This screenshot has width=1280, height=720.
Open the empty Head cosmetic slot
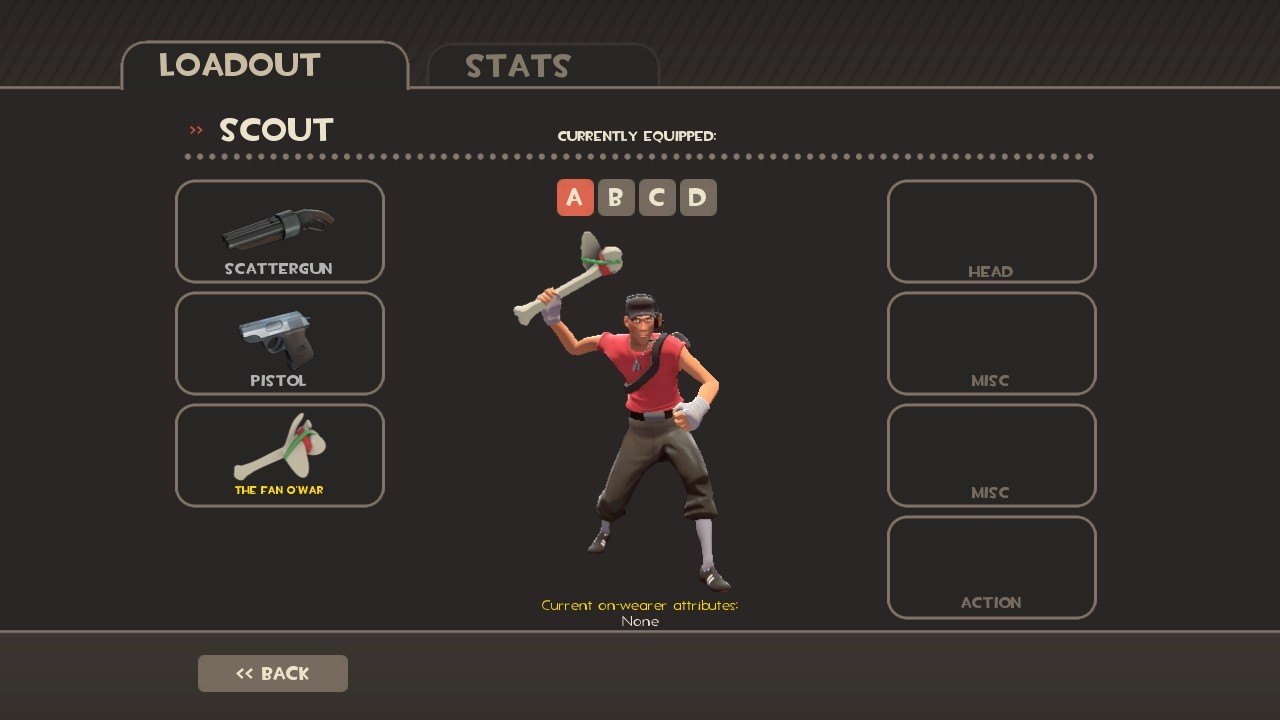point(991,231)
